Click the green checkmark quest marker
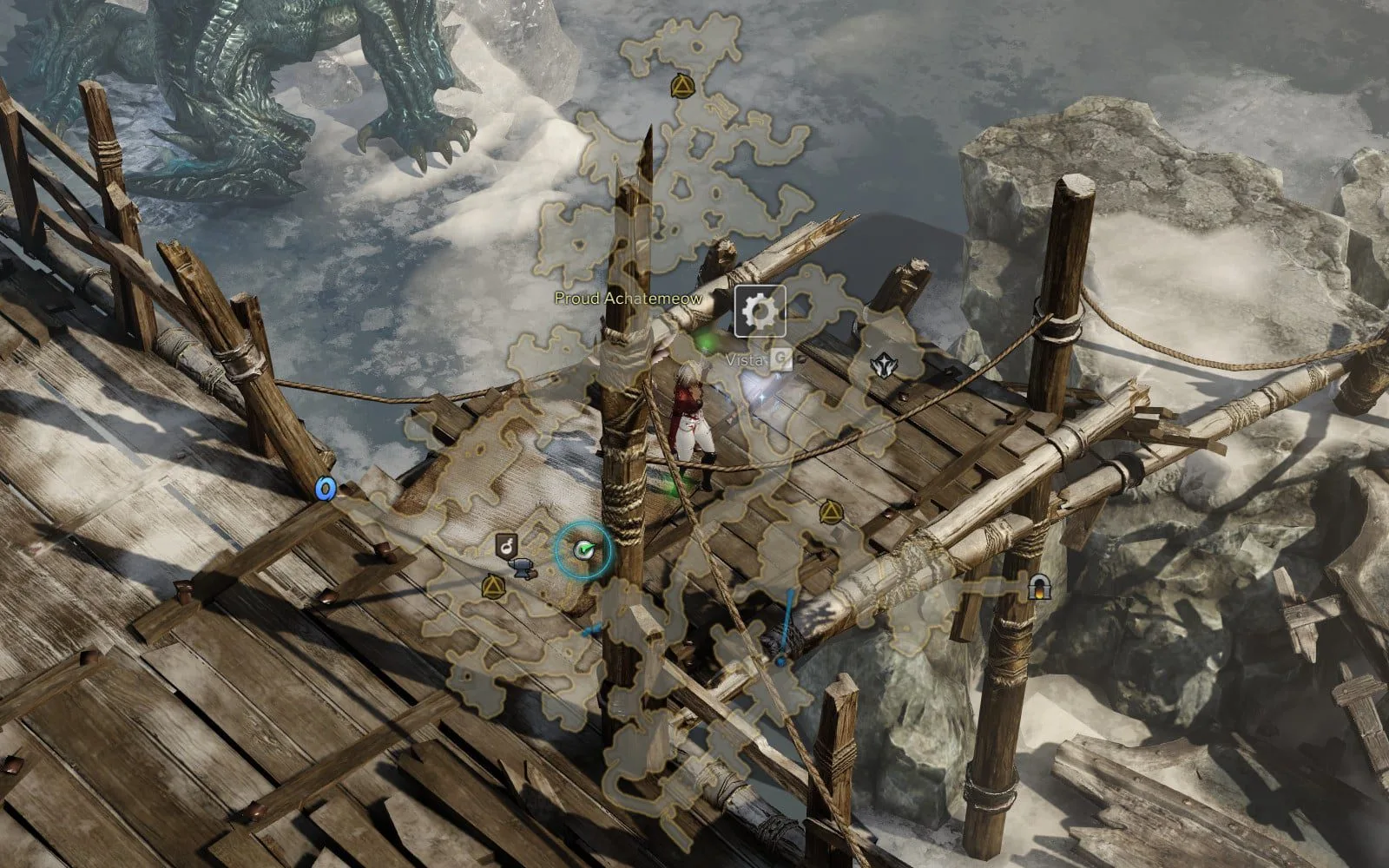Image resolution: width=1389 pixels, height=868 pixels. [x=584, y=549]
